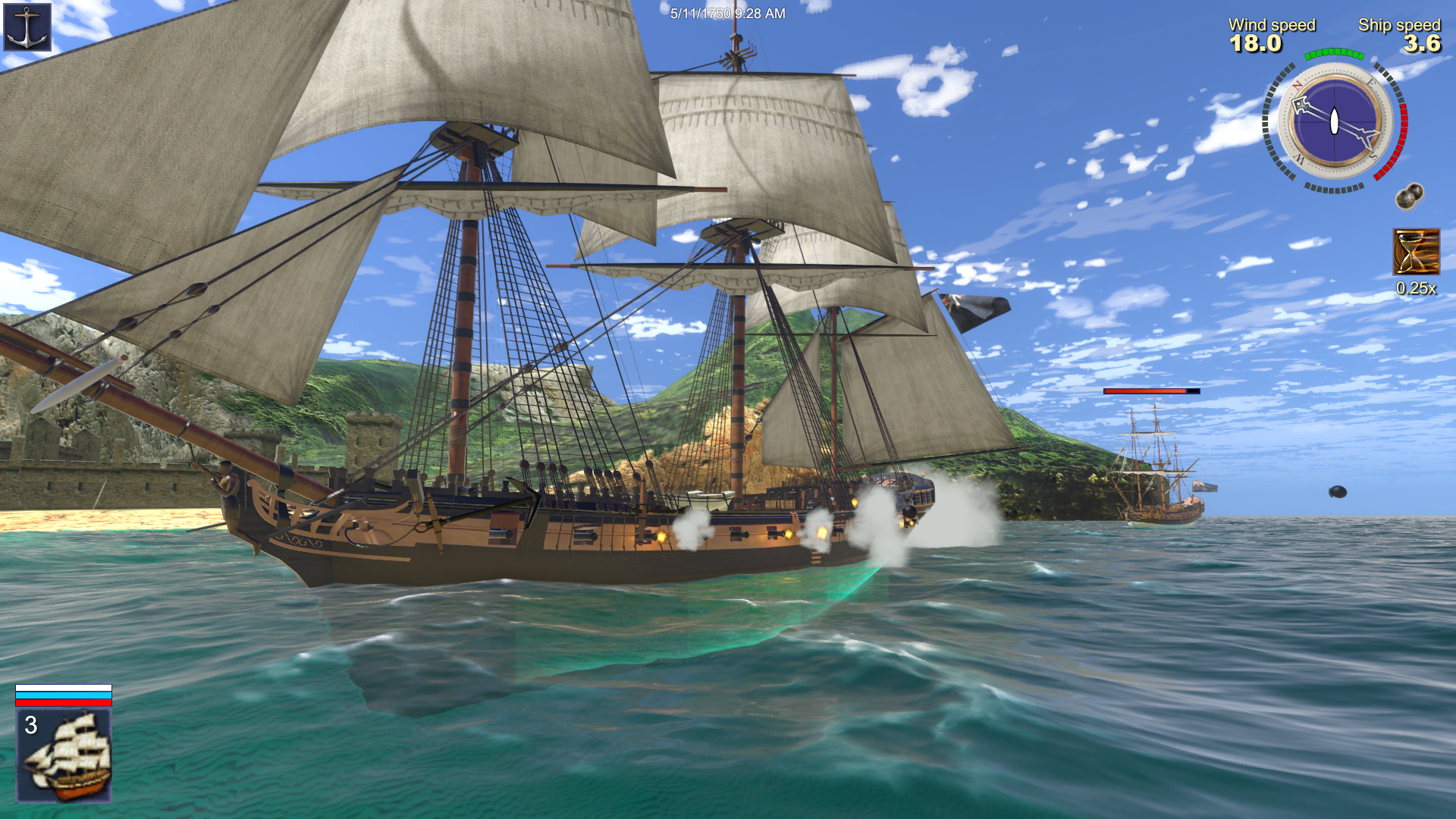Click the white sails status bar
Viewport: 1456px width, 819px height.
point(64,688)
